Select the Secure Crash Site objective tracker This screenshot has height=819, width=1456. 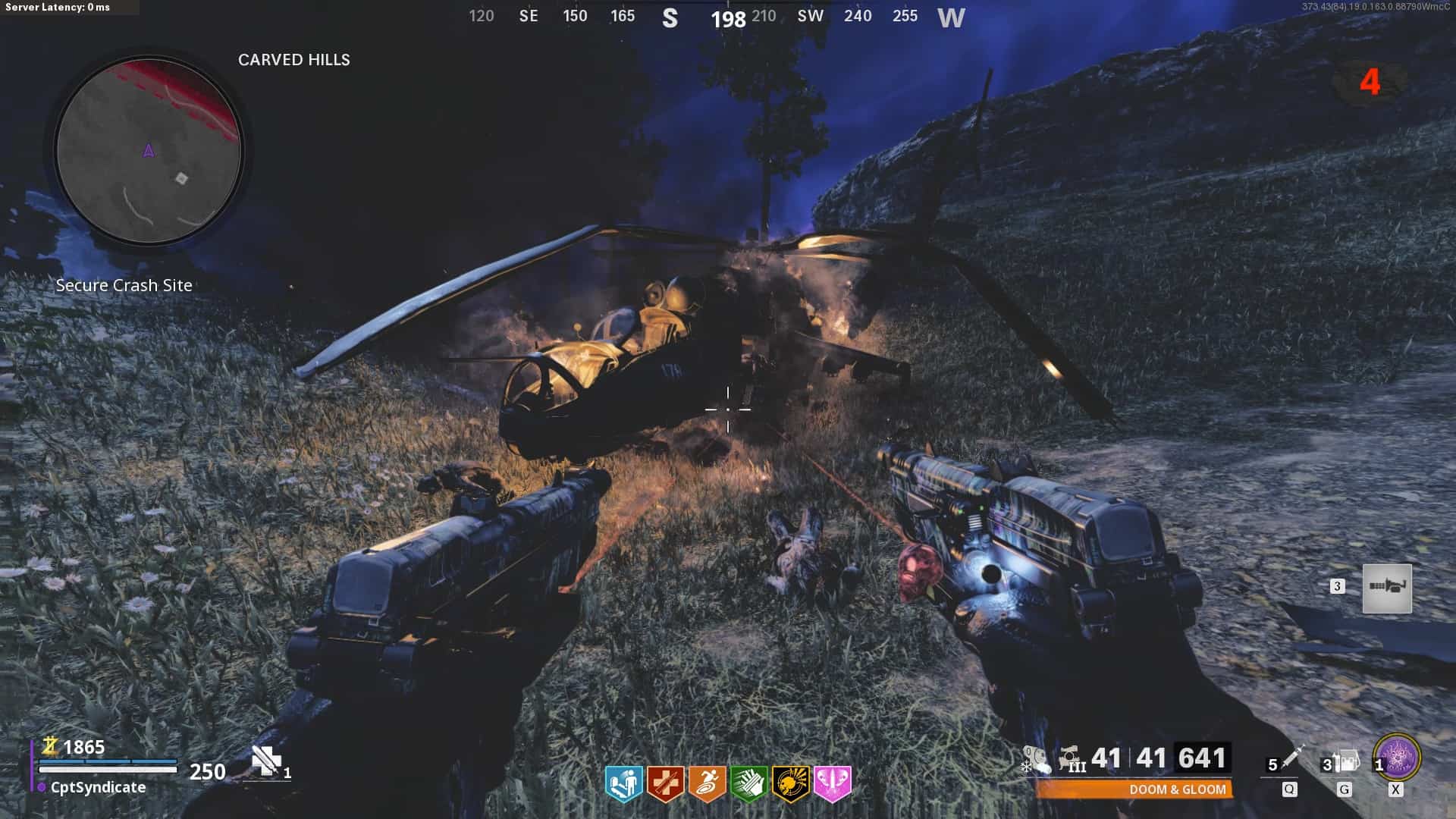[124, 286]
